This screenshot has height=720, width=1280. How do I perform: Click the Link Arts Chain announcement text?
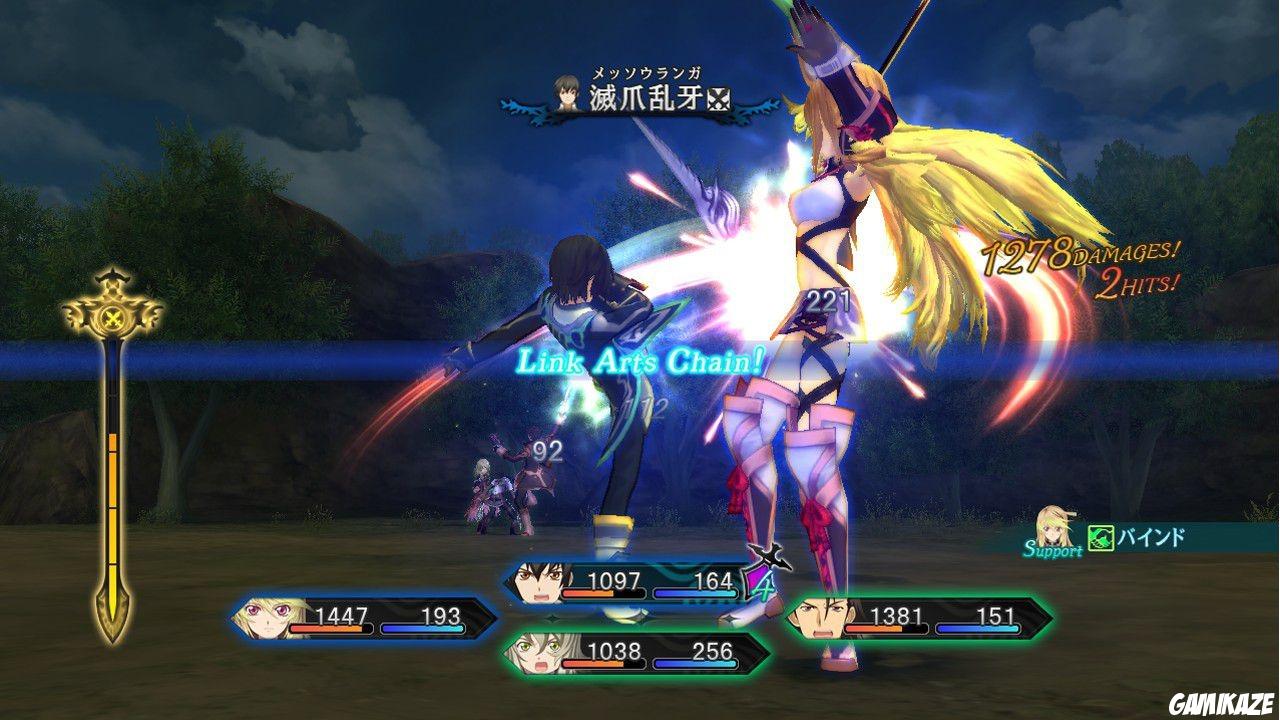640,362
